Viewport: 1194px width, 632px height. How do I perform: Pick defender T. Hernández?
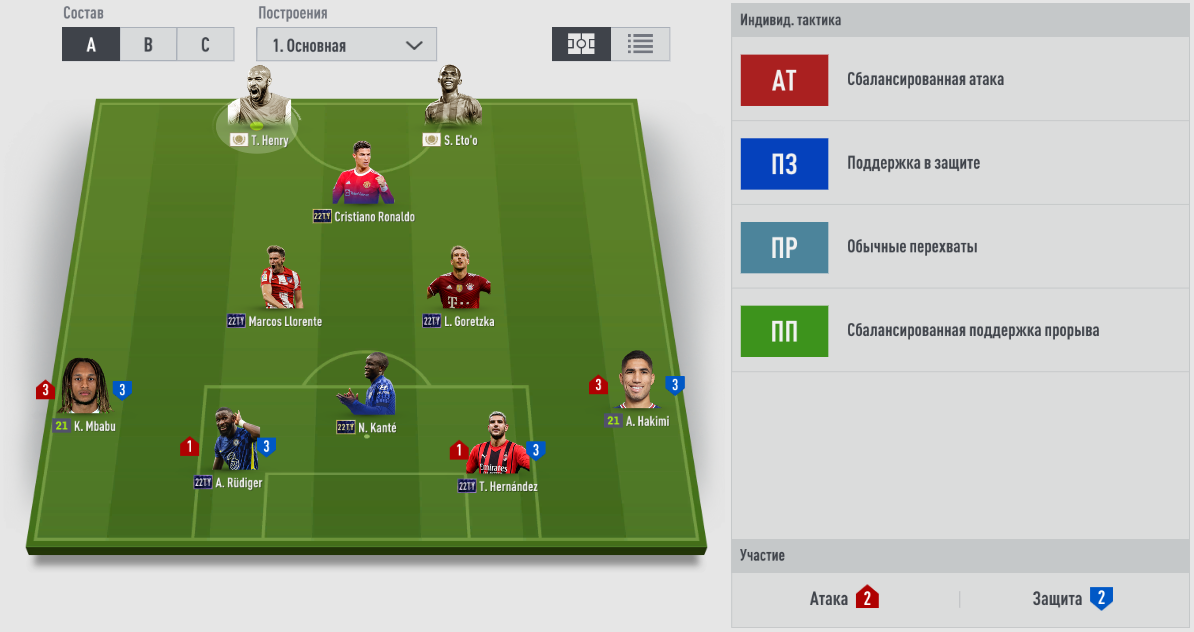click(x=497, y=444)
